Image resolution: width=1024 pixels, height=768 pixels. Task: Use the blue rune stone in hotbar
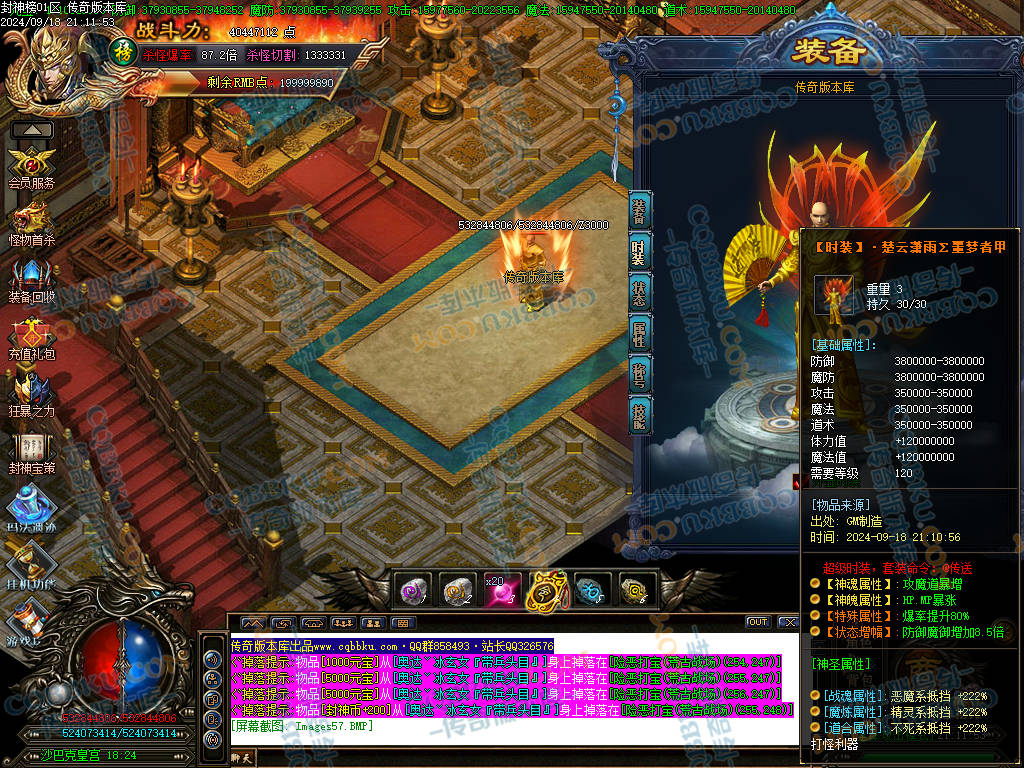point(591,591)
